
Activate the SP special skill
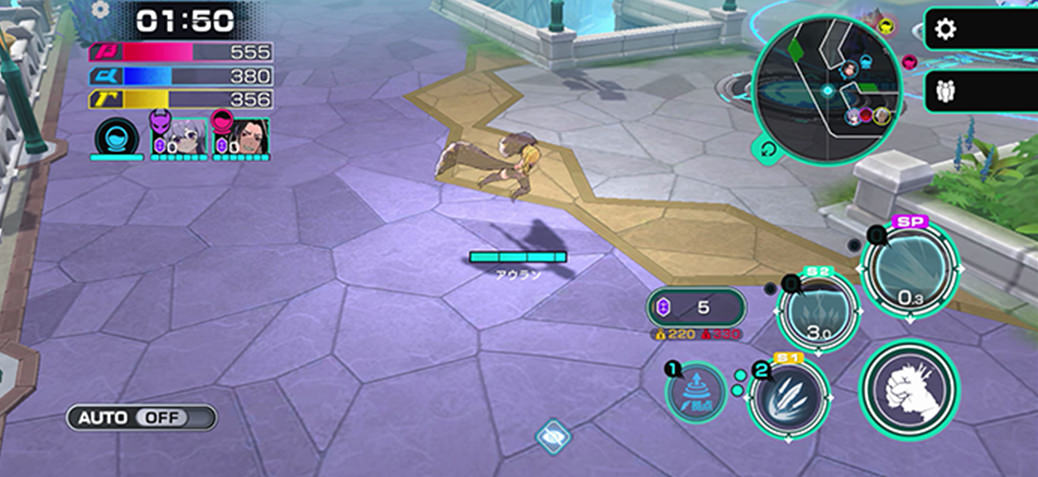click(909, 269)
